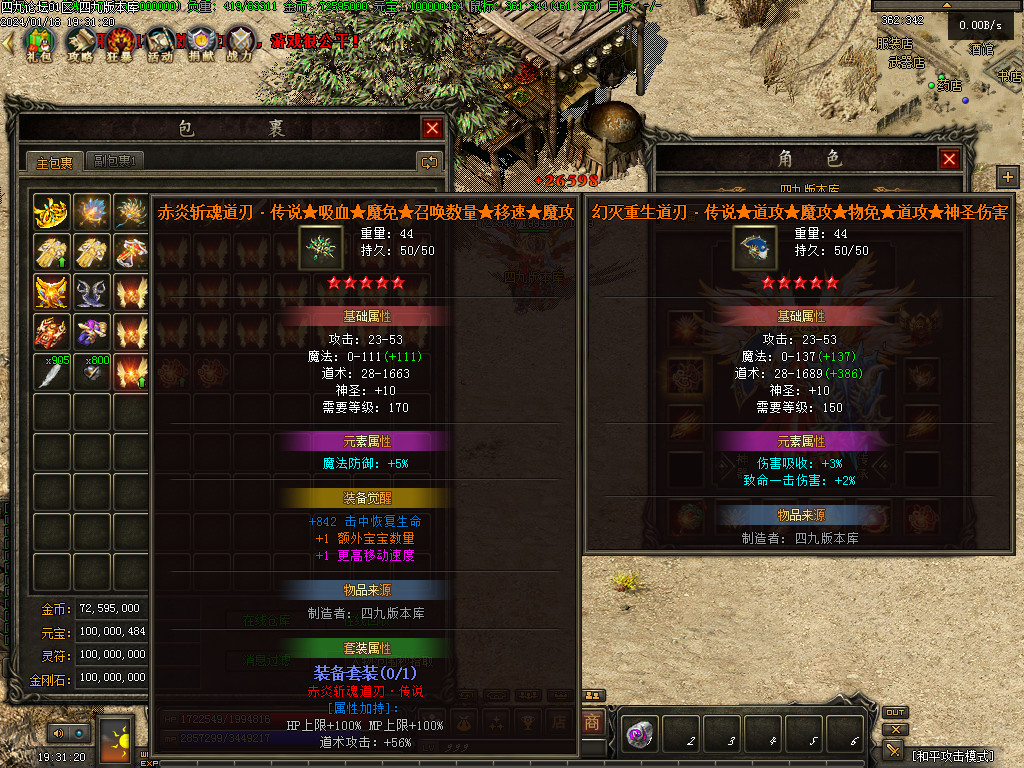
Task: Close the 角色 character window
Action: click(x=949, y=159)
